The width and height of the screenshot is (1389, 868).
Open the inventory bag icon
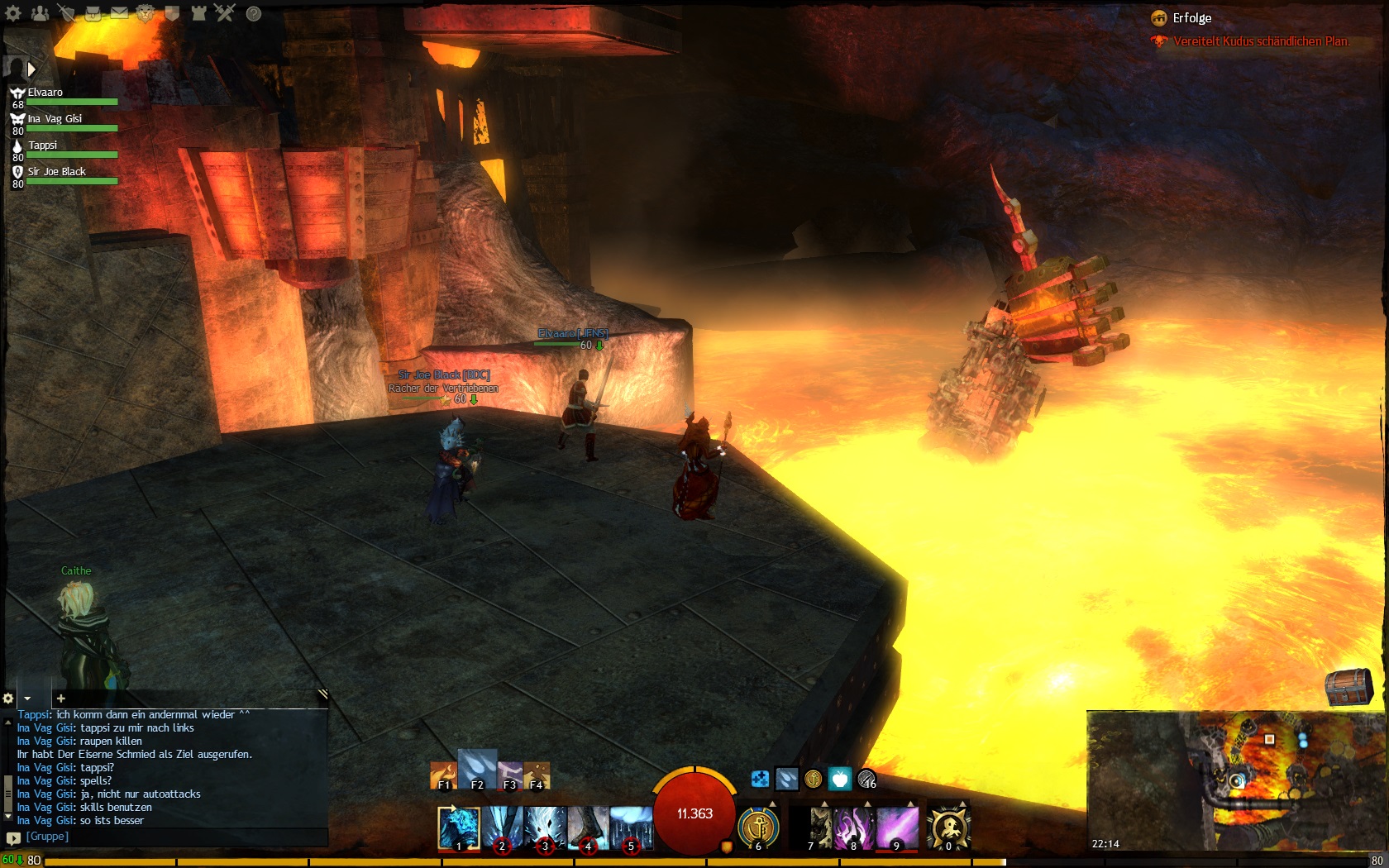93,13
